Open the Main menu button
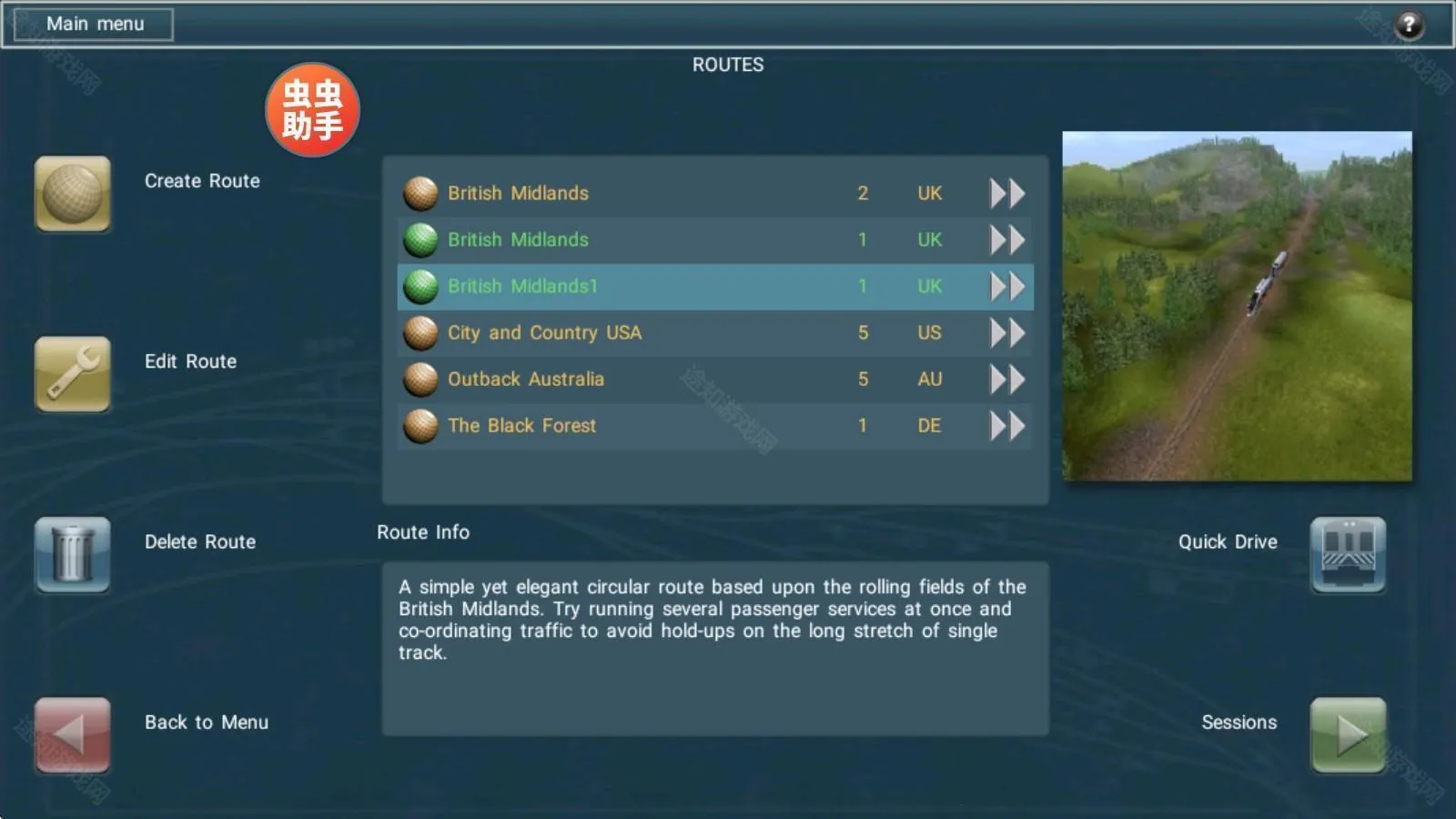Image resolution: width=1456 pixels, height=819 pixels. [x=94, y=25]
